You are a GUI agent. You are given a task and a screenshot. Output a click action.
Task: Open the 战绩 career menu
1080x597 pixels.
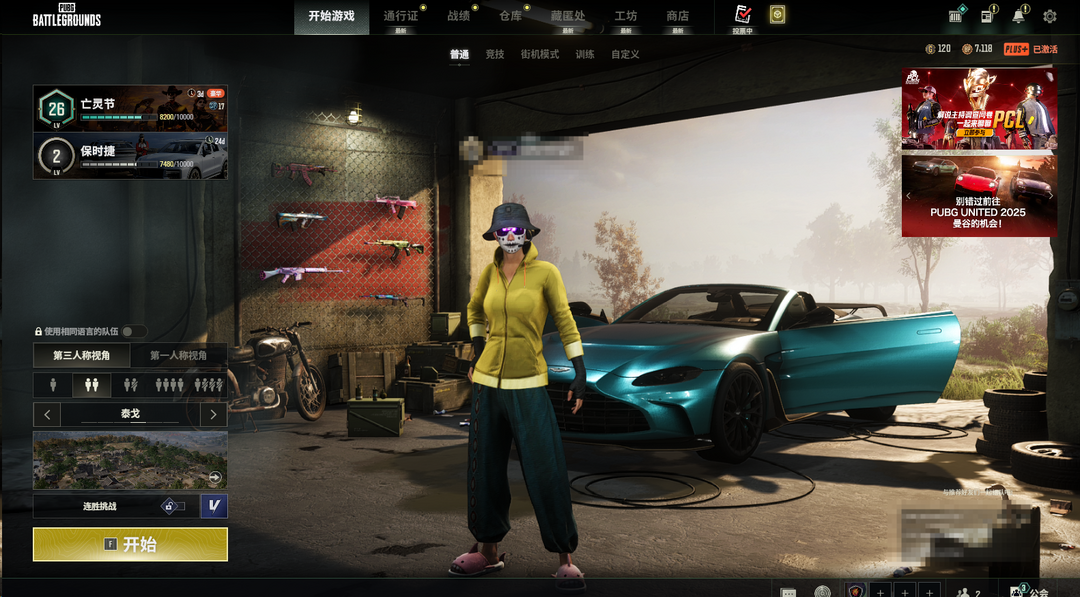[x=458, y=16]
